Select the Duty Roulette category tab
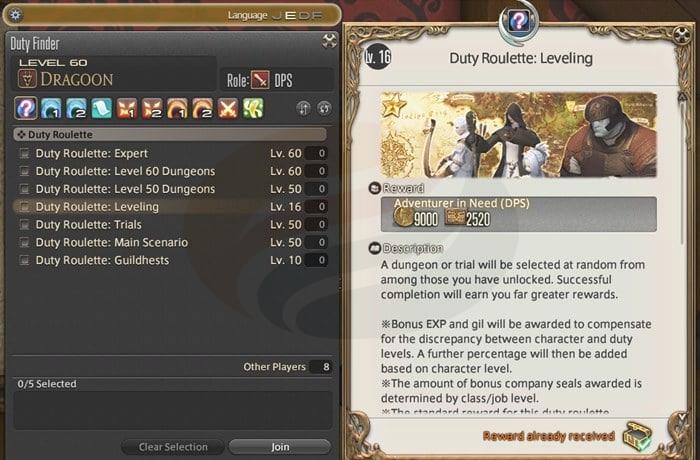 coord(26,108)
